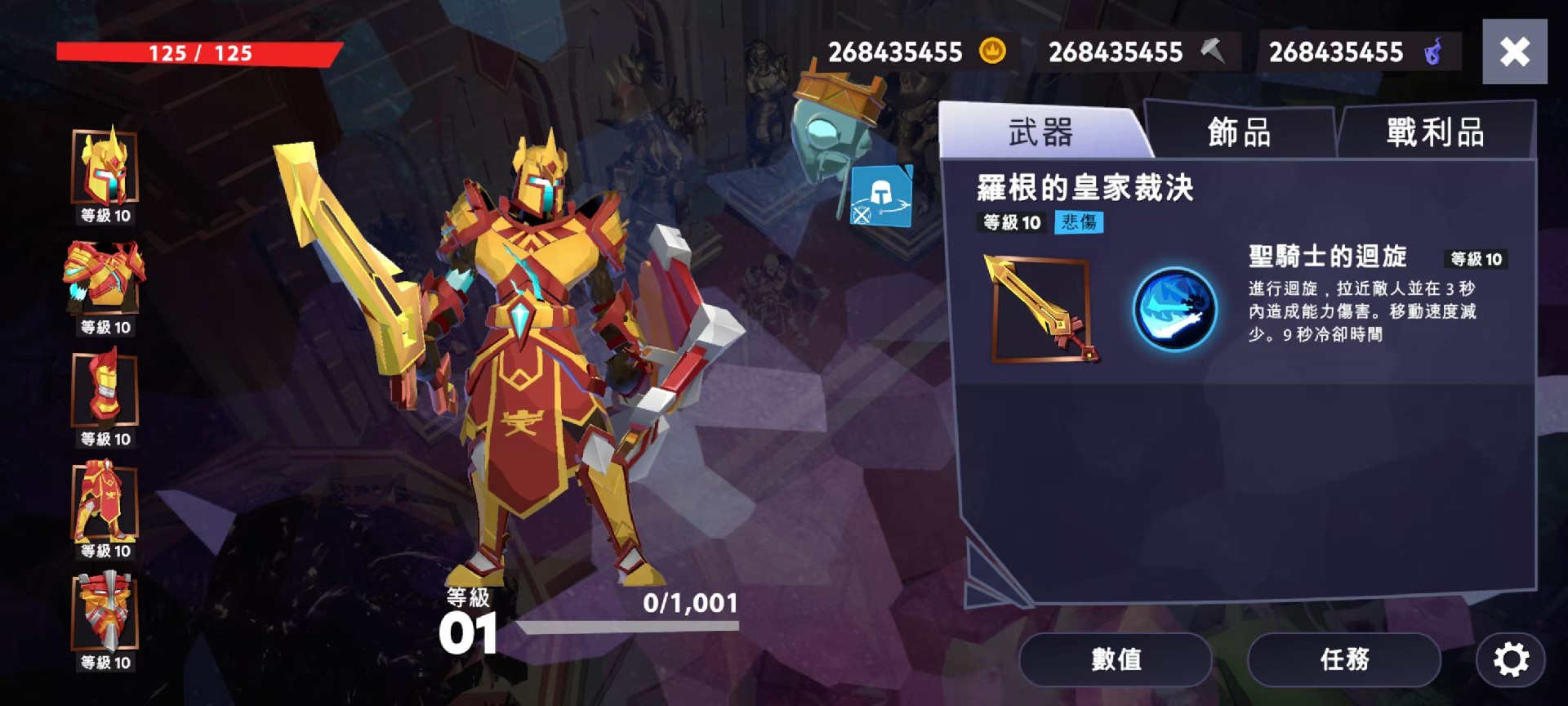The width and height of the screenshot is (1568, 706).
Task: Select the golden sword weapon icon
Action: pos(1040,309)
